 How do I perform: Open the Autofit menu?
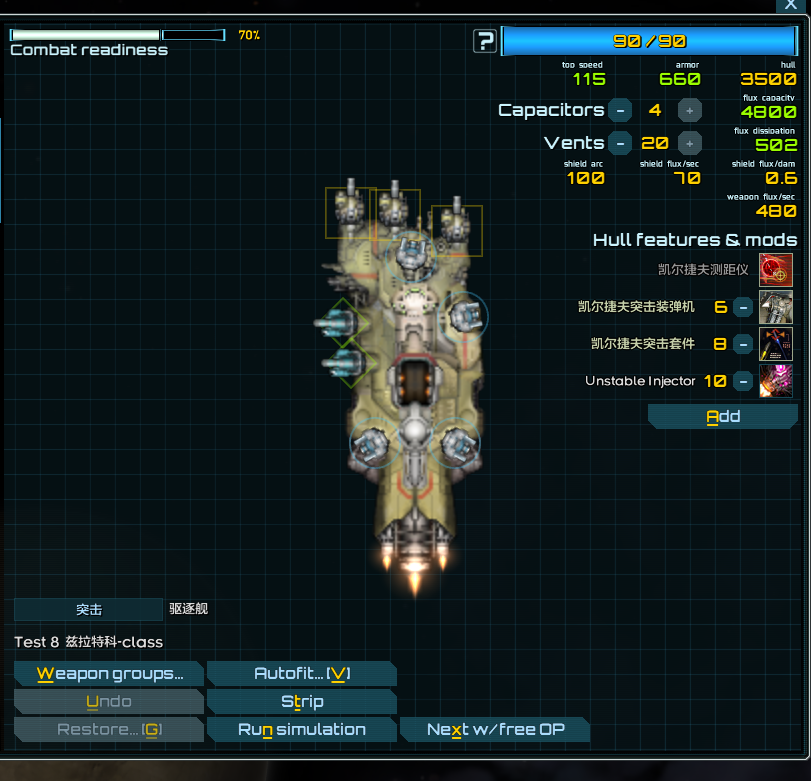click(x=301, y=674)
